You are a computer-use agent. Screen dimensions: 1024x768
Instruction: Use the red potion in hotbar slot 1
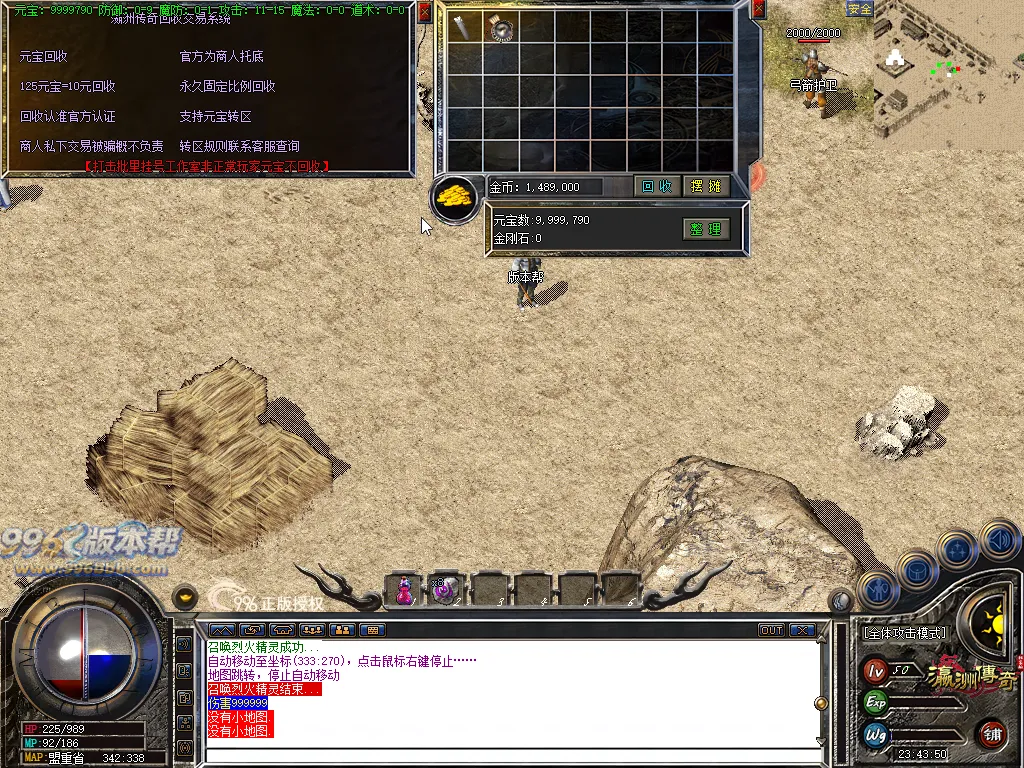(404, 589)
